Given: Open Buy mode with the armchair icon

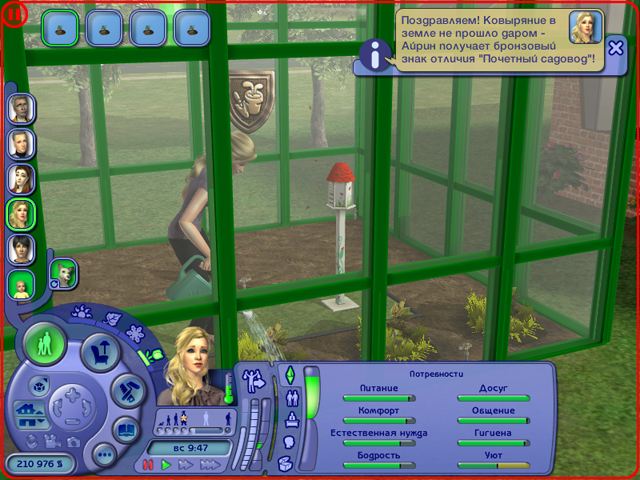Looking at the screenshot, I should click(x=100, y=350).
